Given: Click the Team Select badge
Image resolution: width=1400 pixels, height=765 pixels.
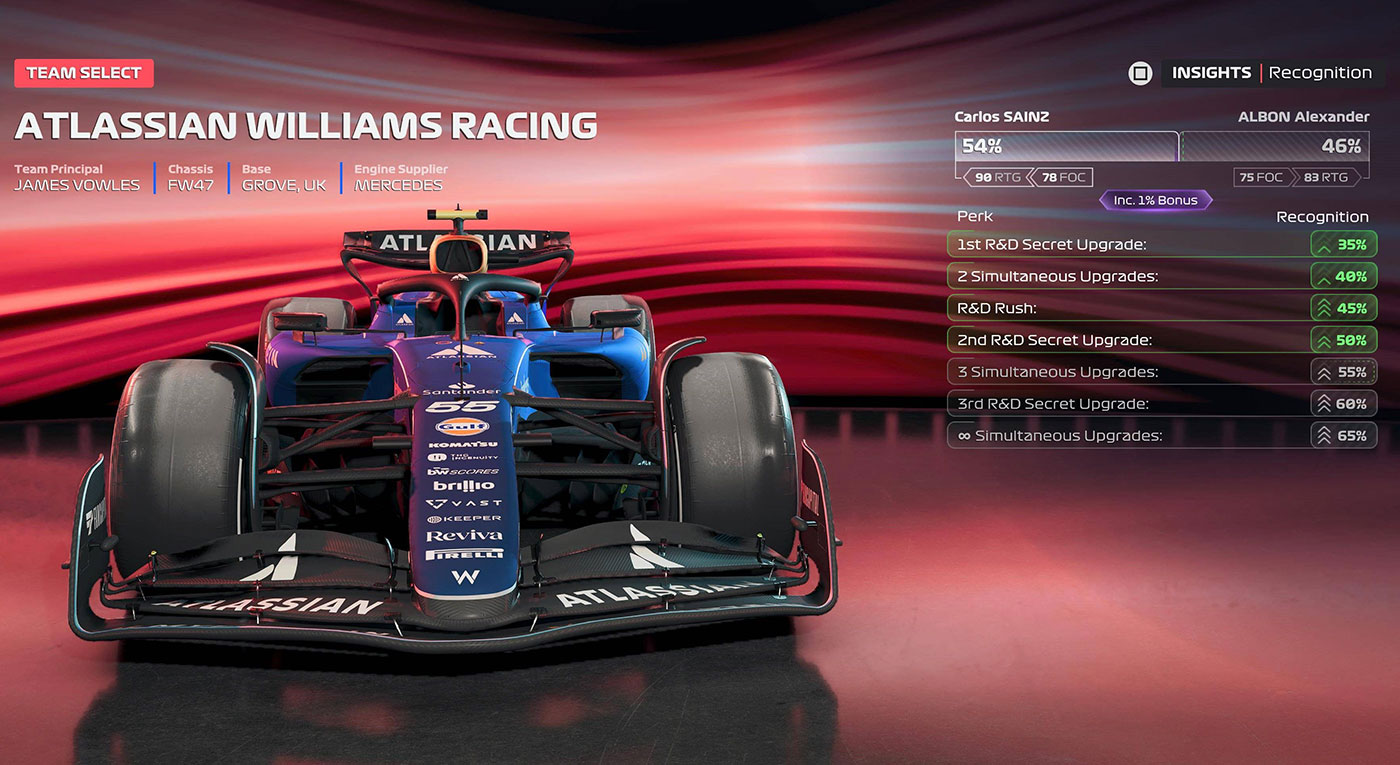Looking at the screenshot, I should point(84,73).
